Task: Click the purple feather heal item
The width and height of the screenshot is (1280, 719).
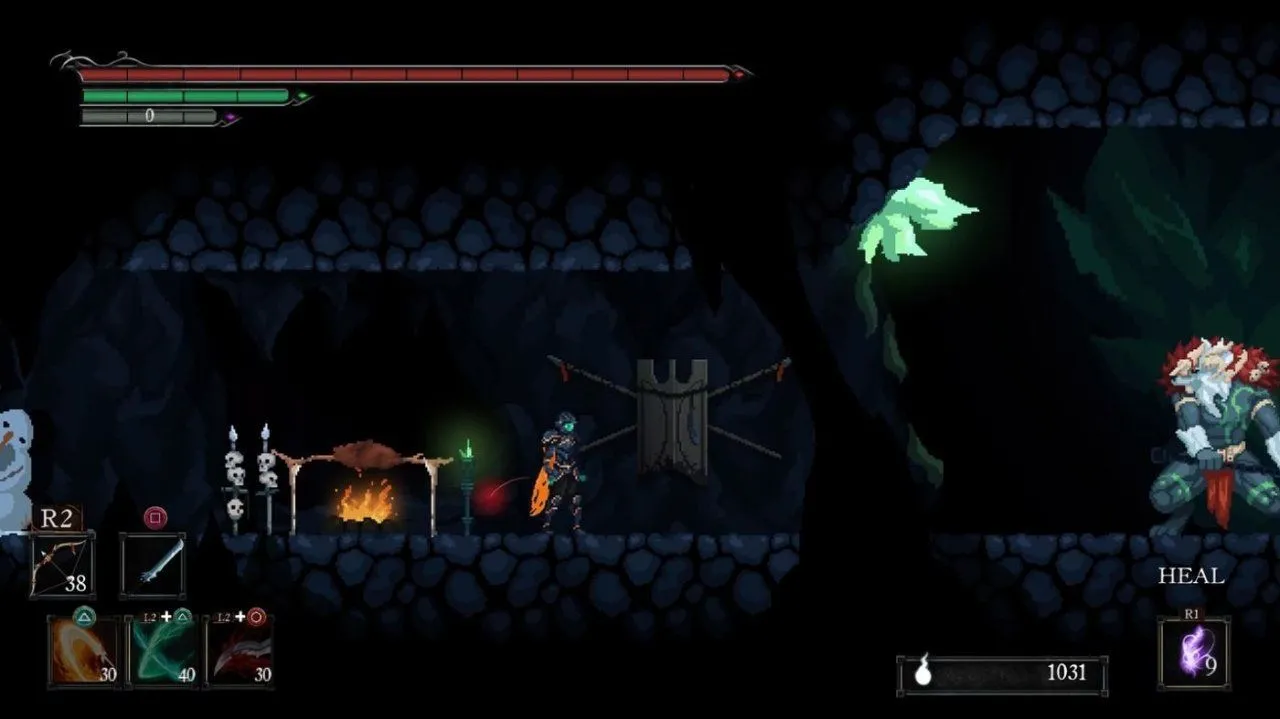Action: [1193, 652]
